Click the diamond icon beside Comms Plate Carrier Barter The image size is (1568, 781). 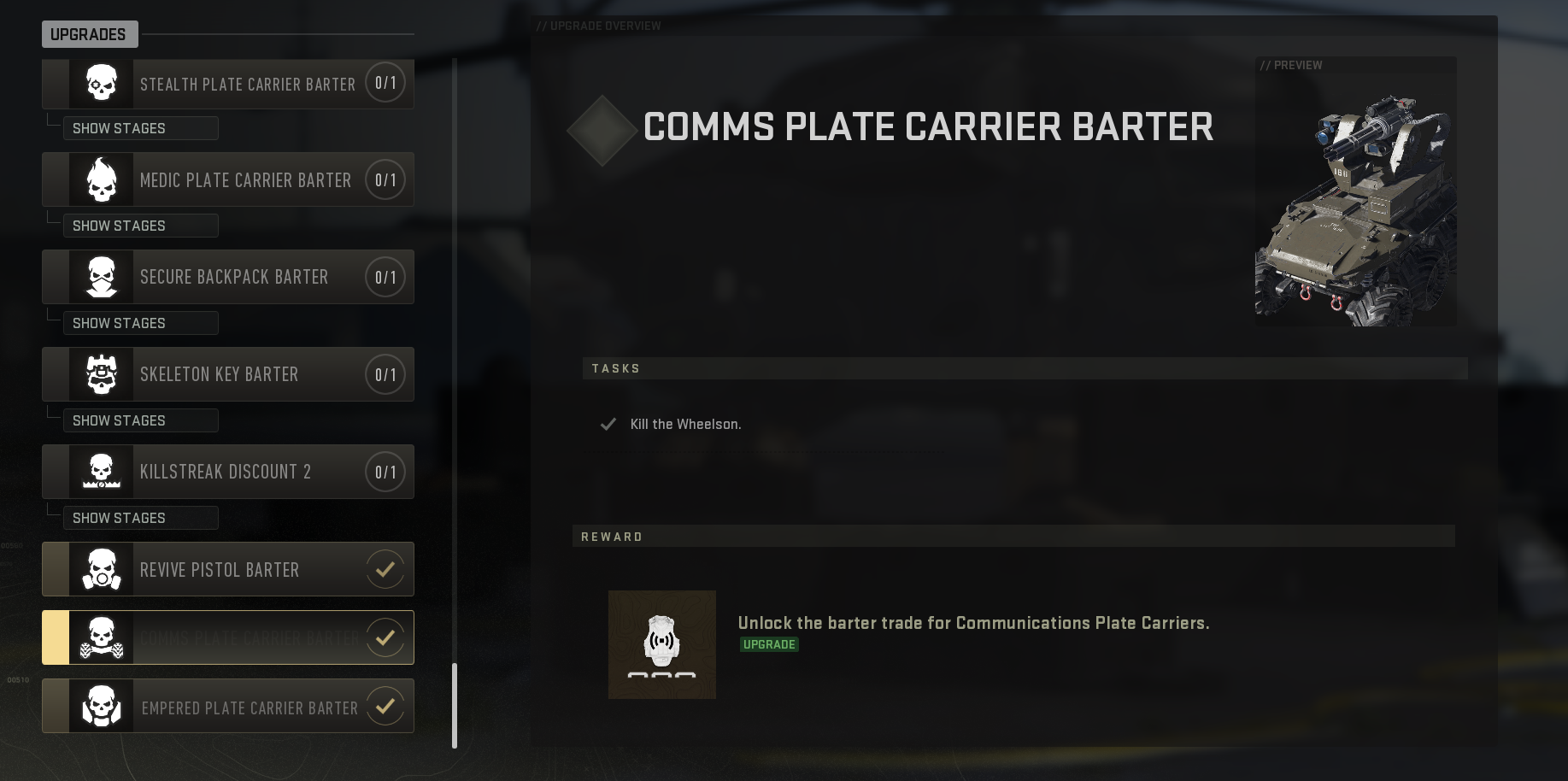(x=602, y=129)
